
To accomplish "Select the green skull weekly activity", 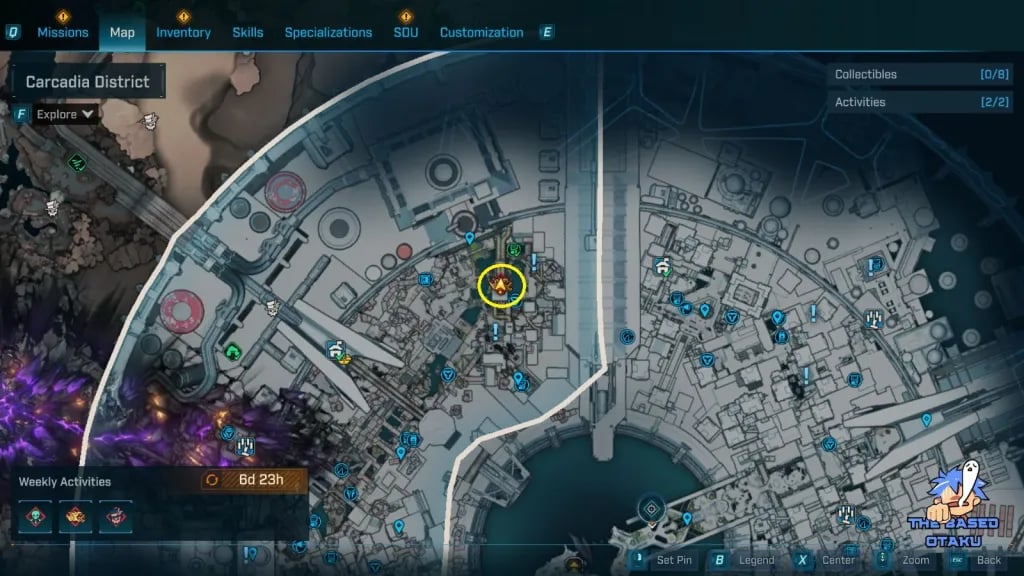I will 37,516.
